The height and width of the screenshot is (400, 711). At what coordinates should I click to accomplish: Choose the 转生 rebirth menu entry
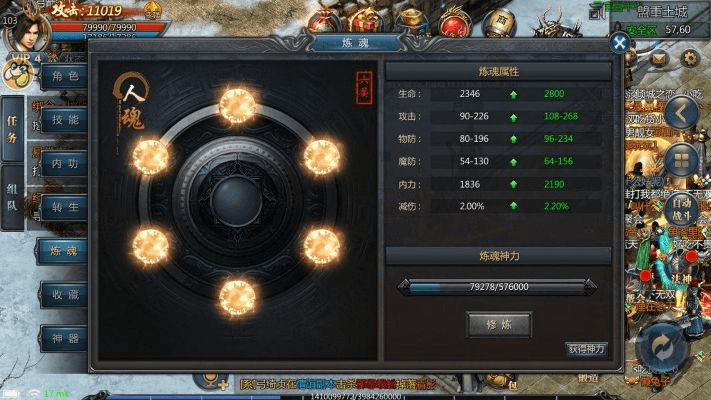pos(64,205)
